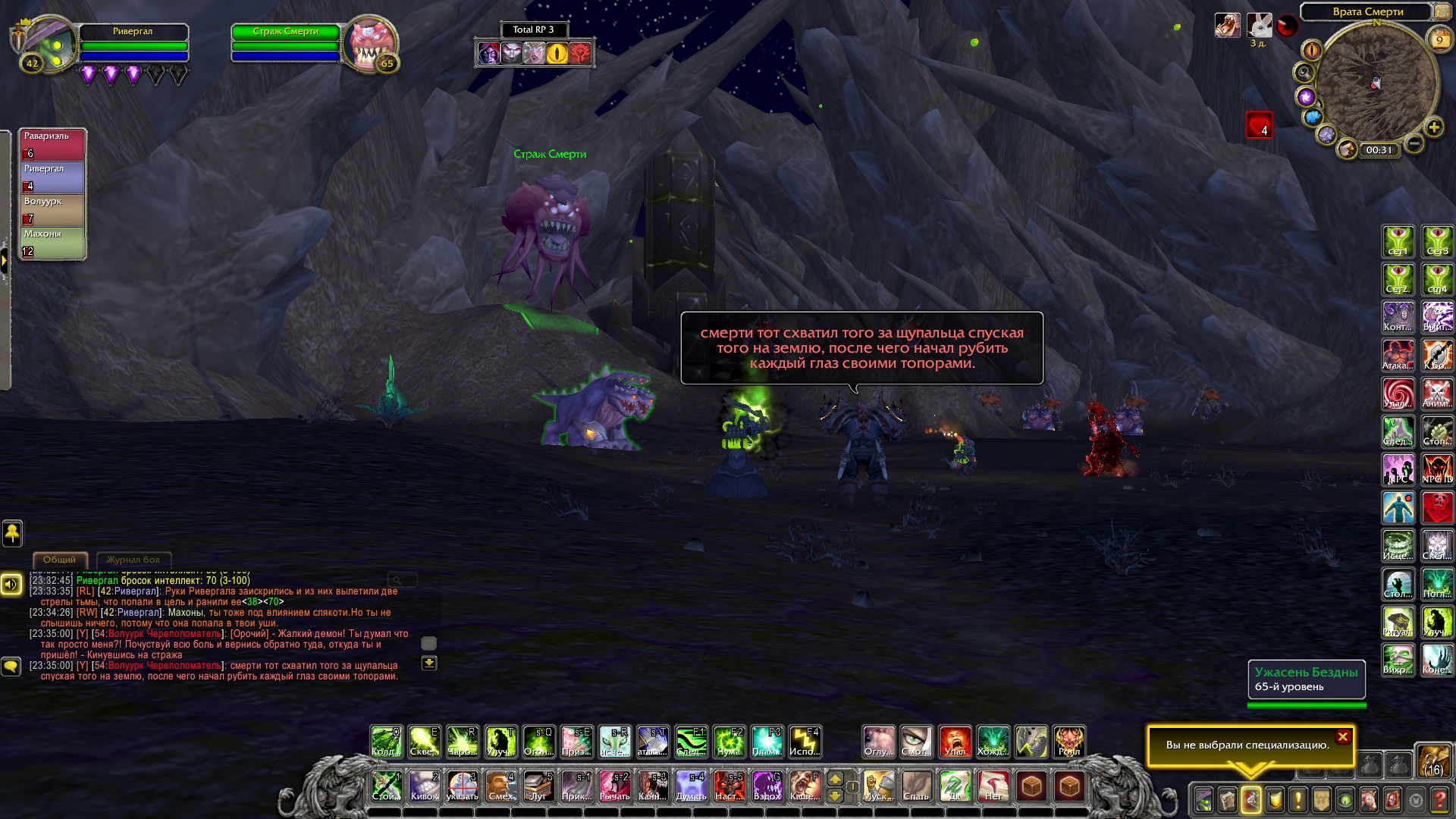Close the specialization warning popup
Screen dimensions: 1456x819
click(1342, 736)
